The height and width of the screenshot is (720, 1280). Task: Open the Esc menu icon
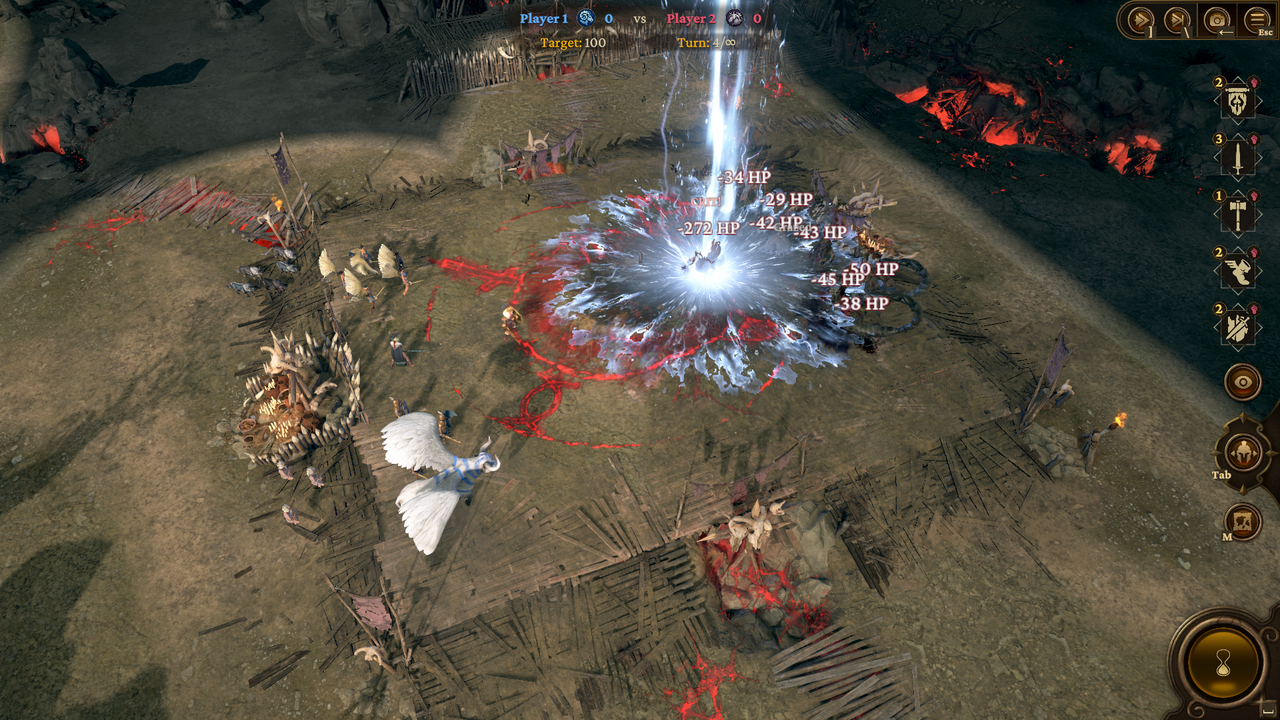tap(1256, 18)
